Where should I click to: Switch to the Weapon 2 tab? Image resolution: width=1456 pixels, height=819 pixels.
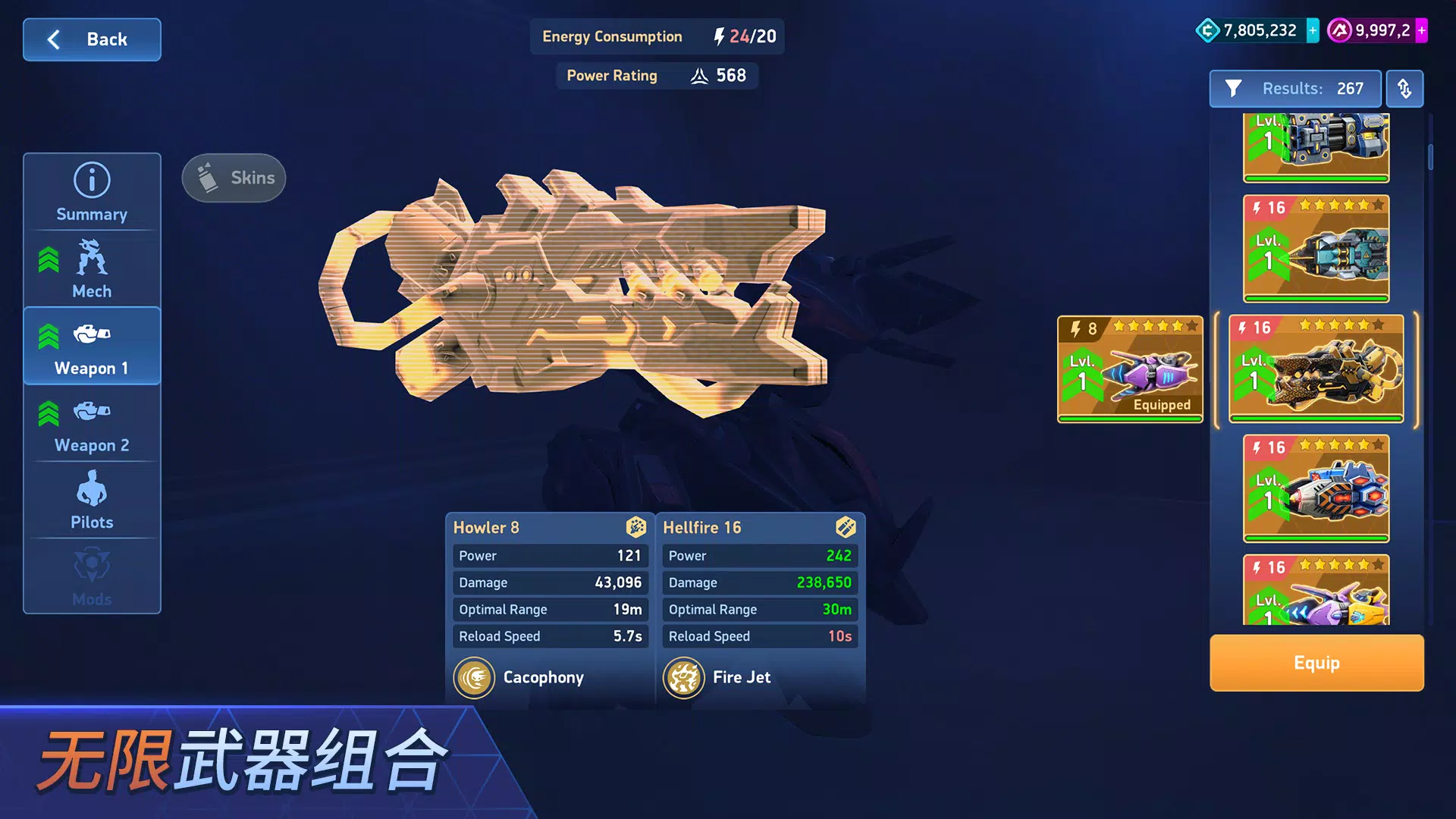[91, 425]
